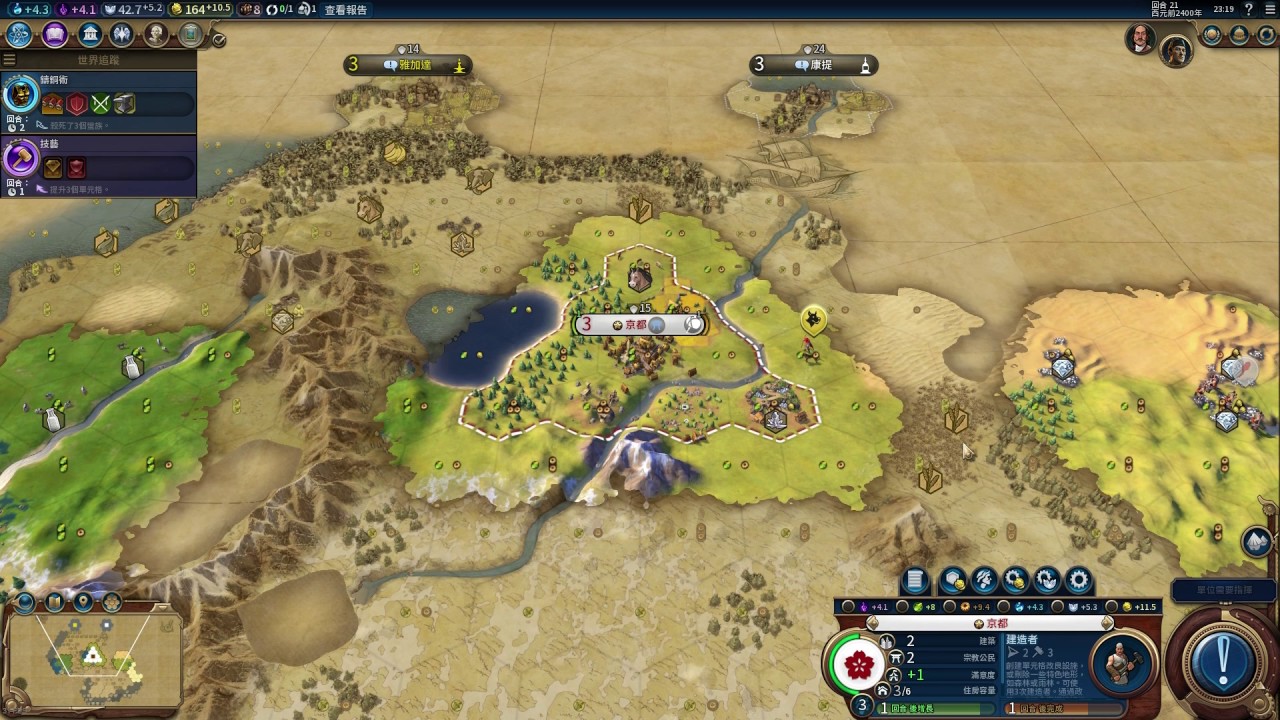This screenshot has height=720, width=1280.
Task: Open the government screen icon
Action: (91, 35)
